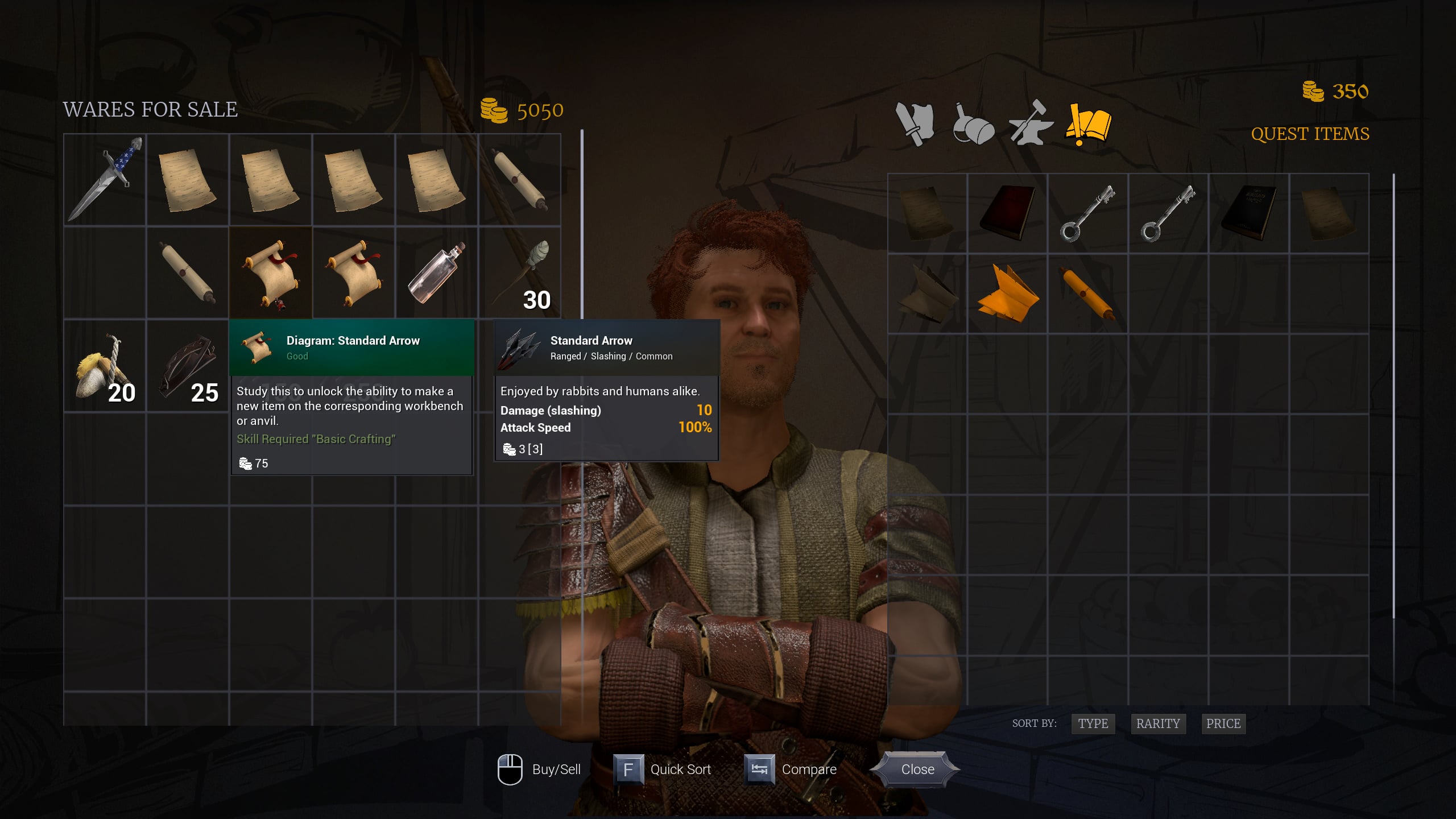Select the dagger for sale

coord(105,179)
